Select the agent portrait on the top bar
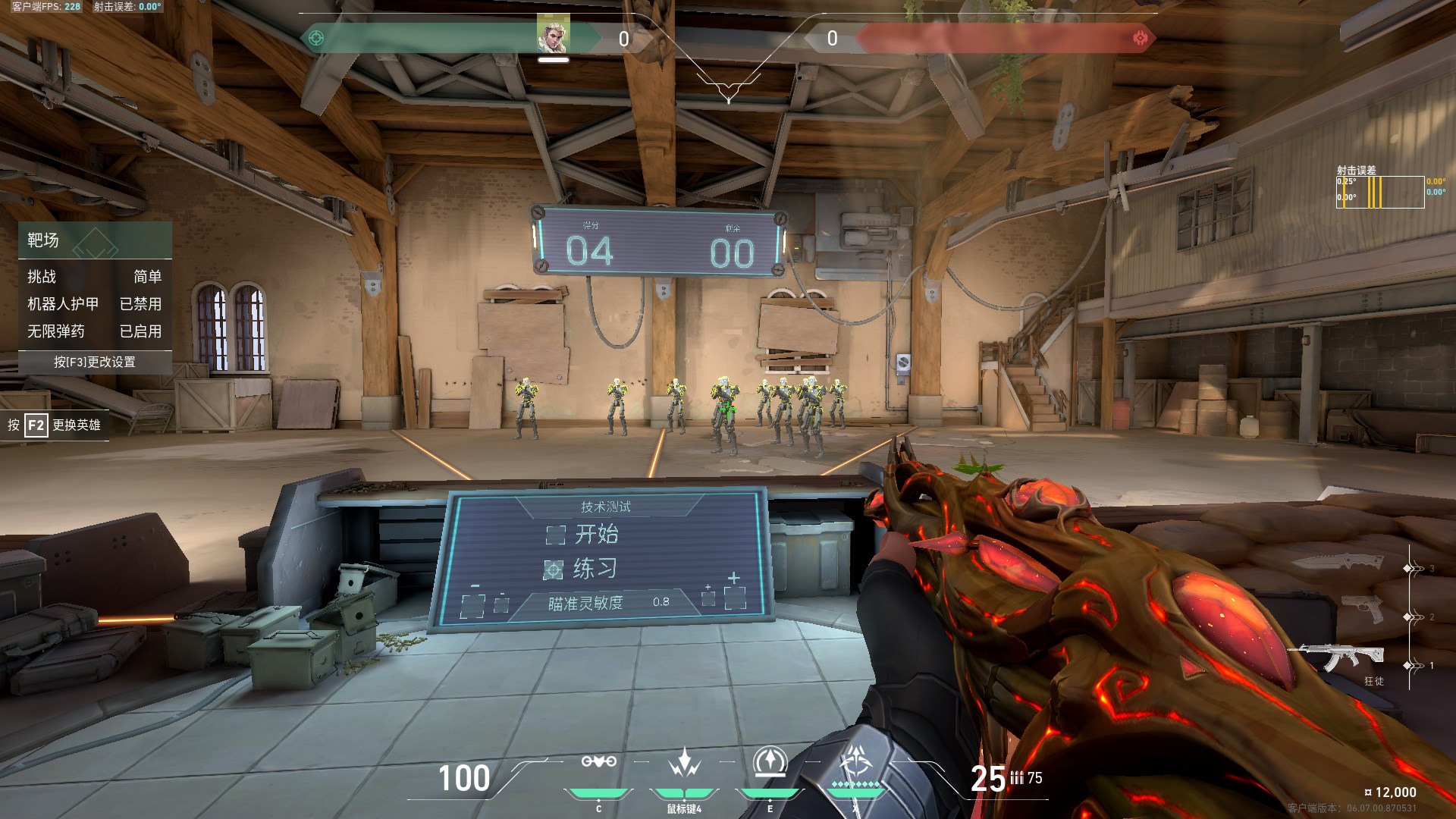1456x819 pixels. pyautogui.click(x=553, y=35)
